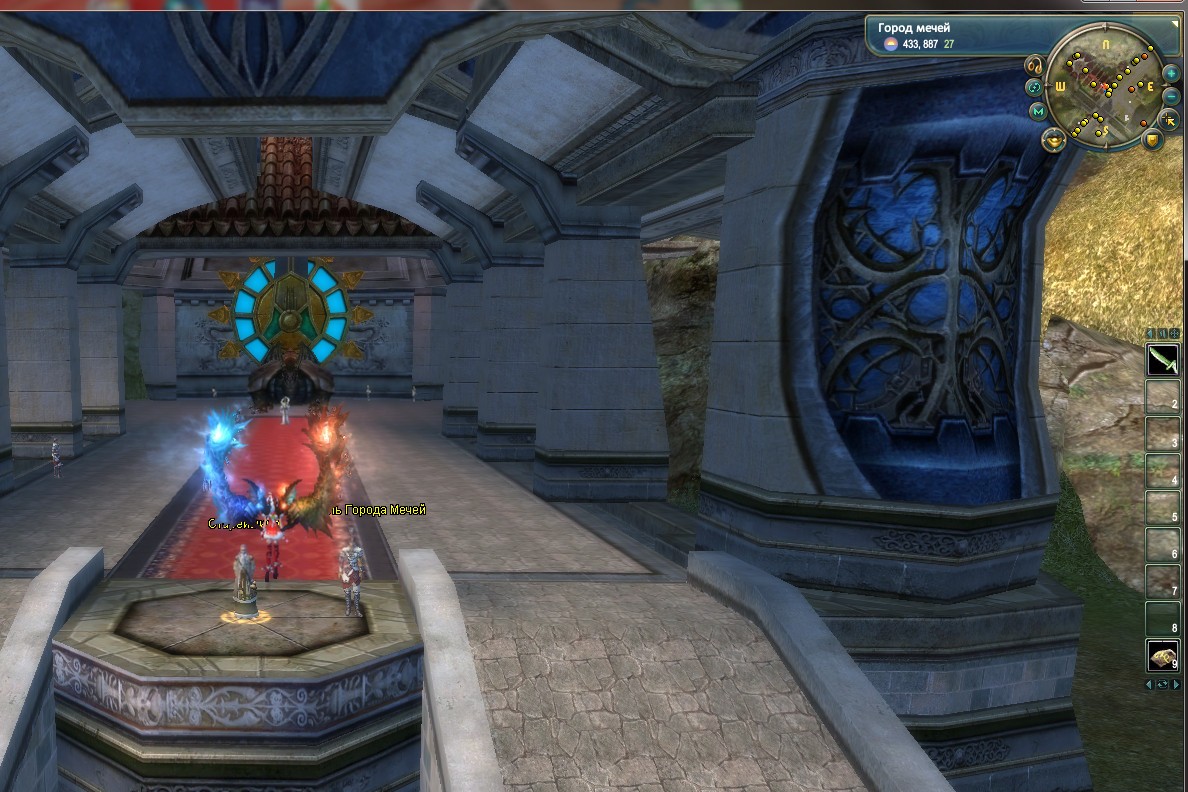Switch the hotbar page with the bottom right arrow
This screenshot has width=1188, height=792.
(x=1176, y=685)
